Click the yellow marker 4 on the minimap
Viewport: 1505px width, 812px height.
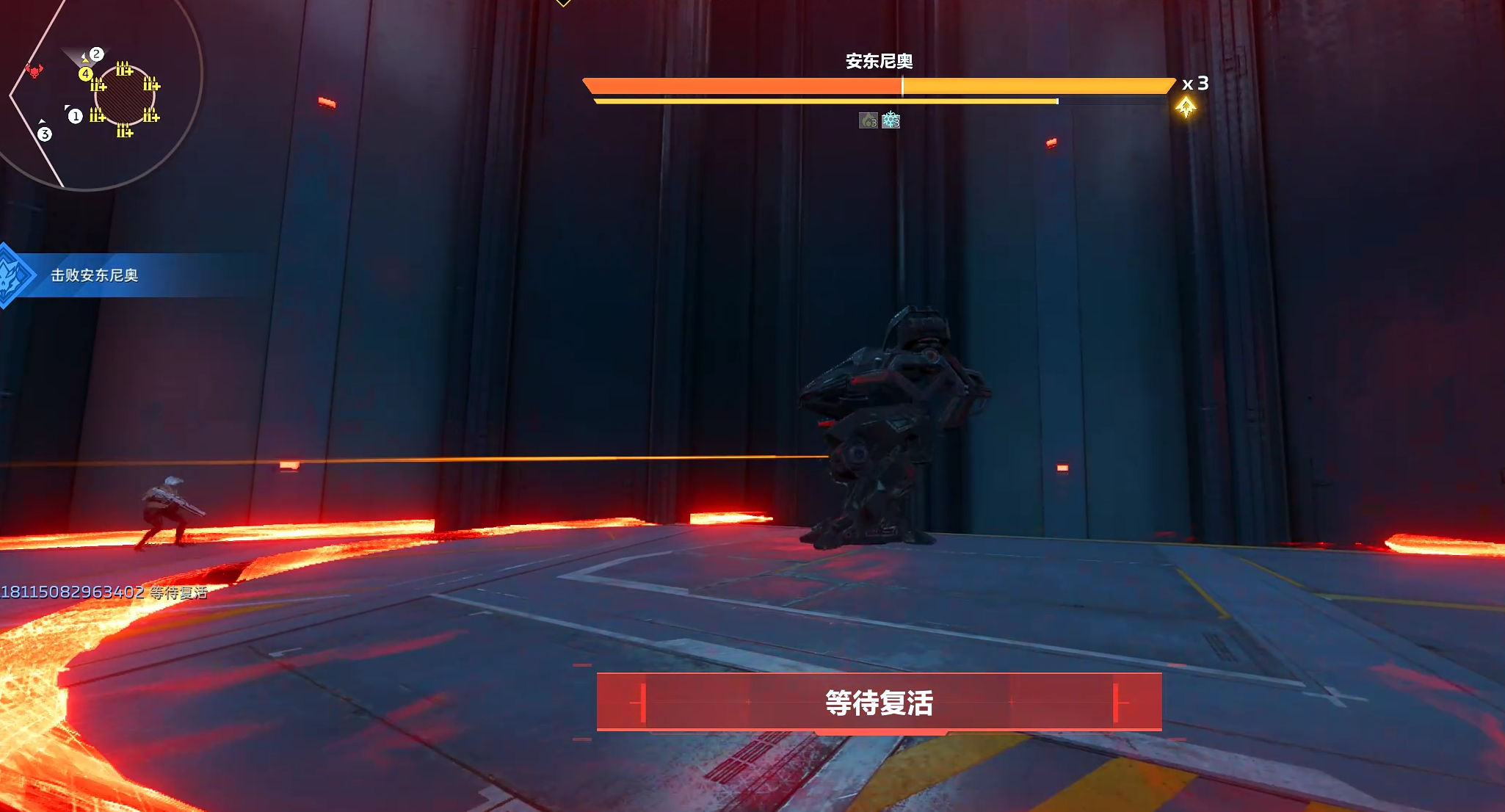pos(85,74)
